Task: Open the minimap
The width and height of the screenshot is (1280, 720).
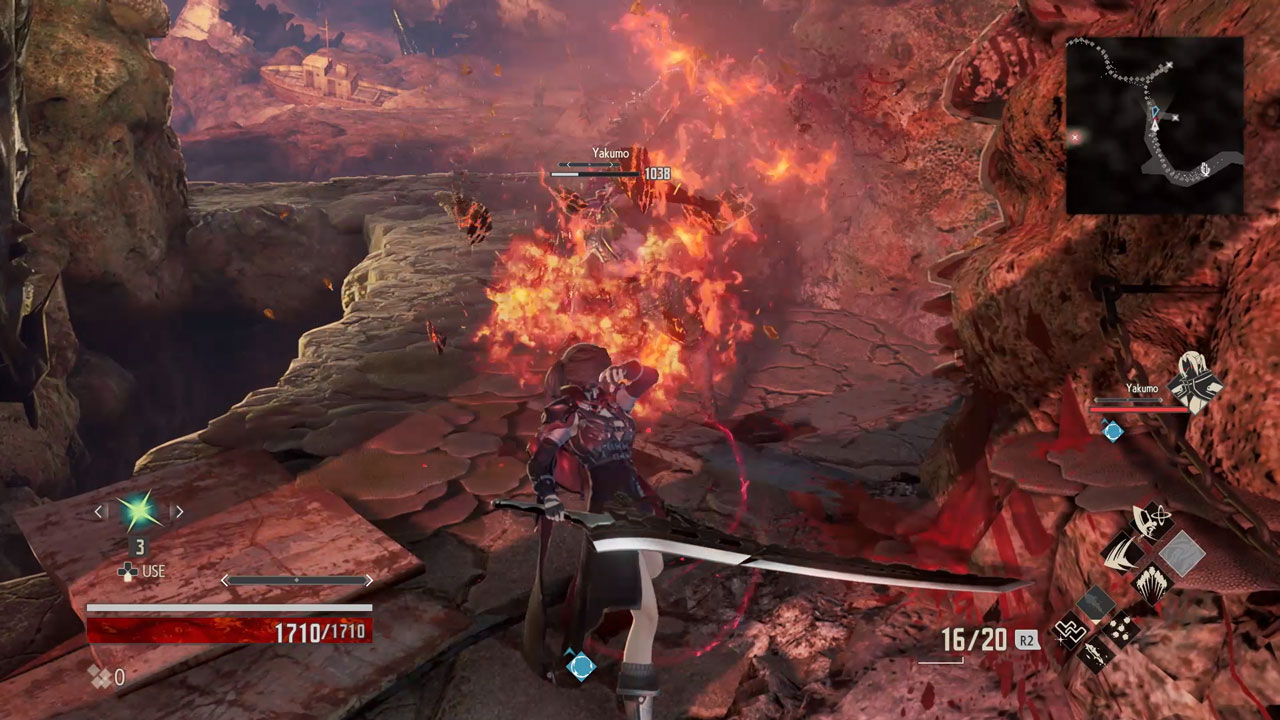Action: coord(1154,125)
